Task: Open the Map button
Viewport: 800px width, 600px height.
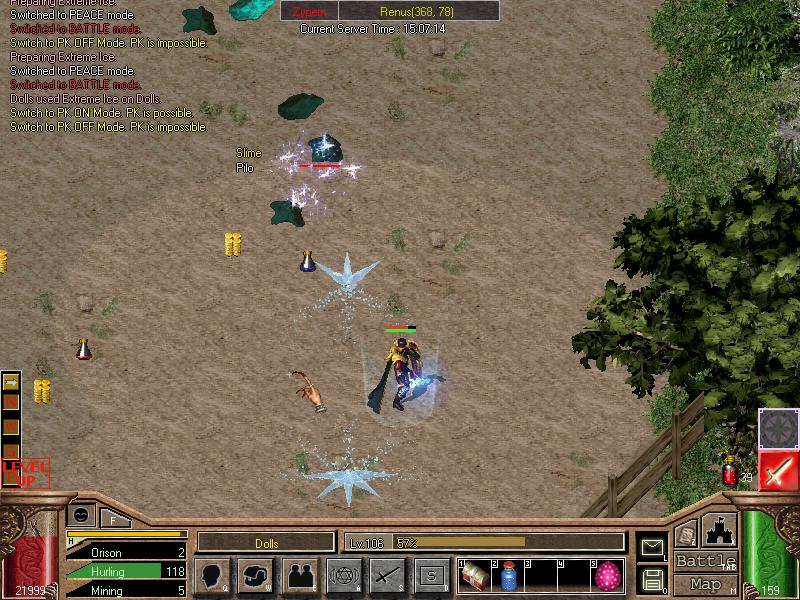Action: pyautogui.click(x=705, y=584)
